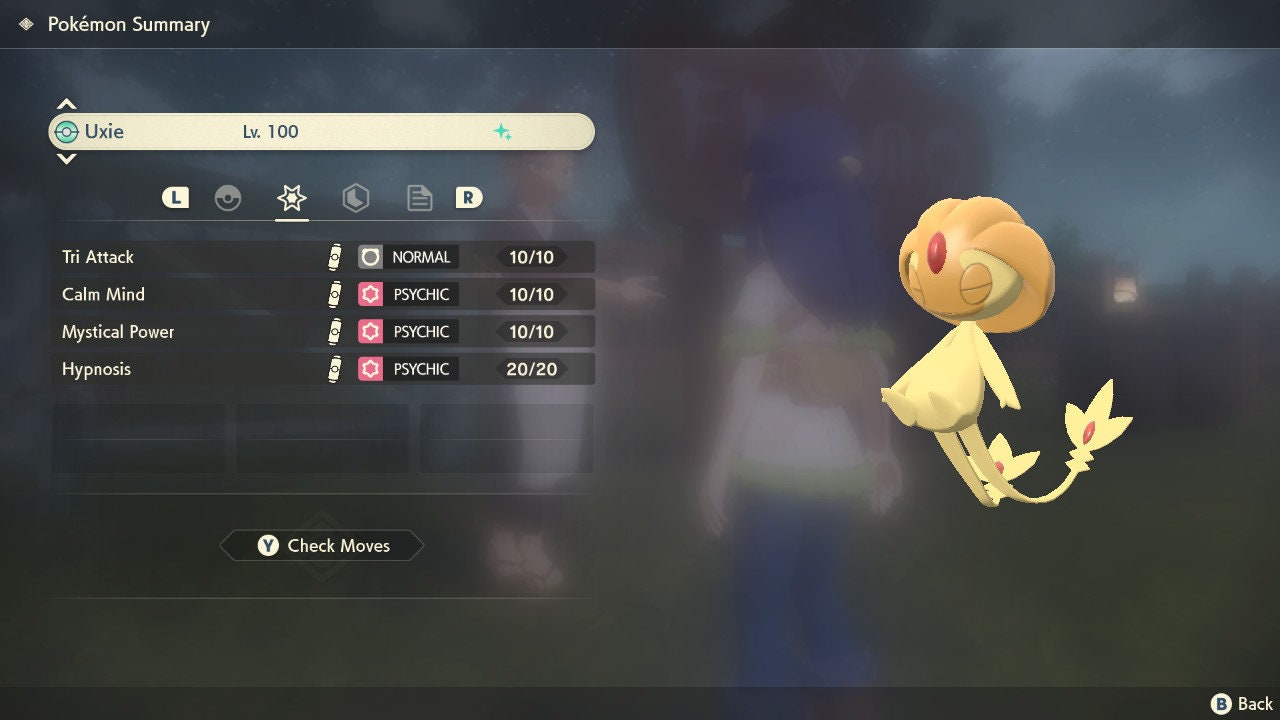Show previous Pokémon with up arrow
This screenshot has width=1280, height=720.
66,104
